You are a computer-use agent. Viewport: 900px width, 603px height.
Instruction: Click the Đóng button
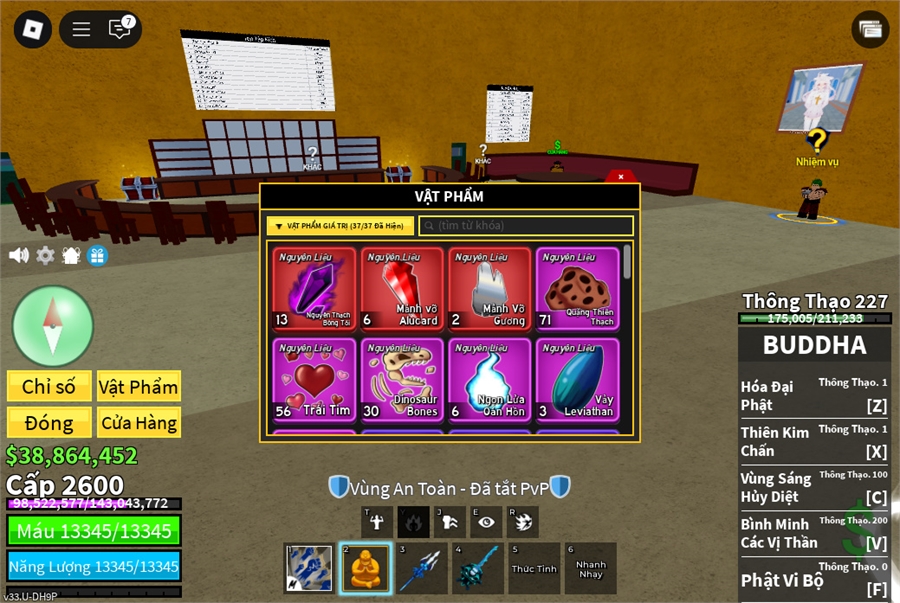tap(49, 422)
